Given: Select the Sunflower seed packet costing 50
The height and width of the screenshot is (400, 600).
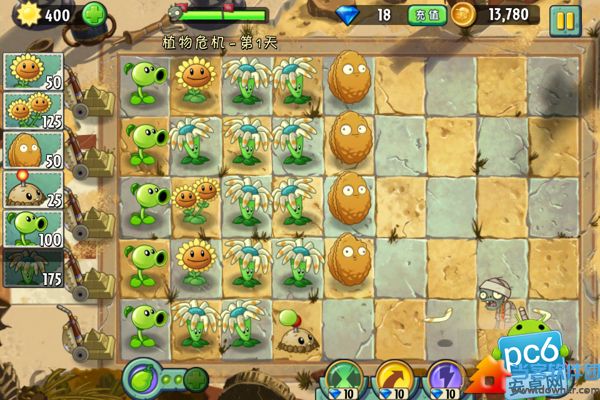Looking at the screenshot, I should point(34,71).
